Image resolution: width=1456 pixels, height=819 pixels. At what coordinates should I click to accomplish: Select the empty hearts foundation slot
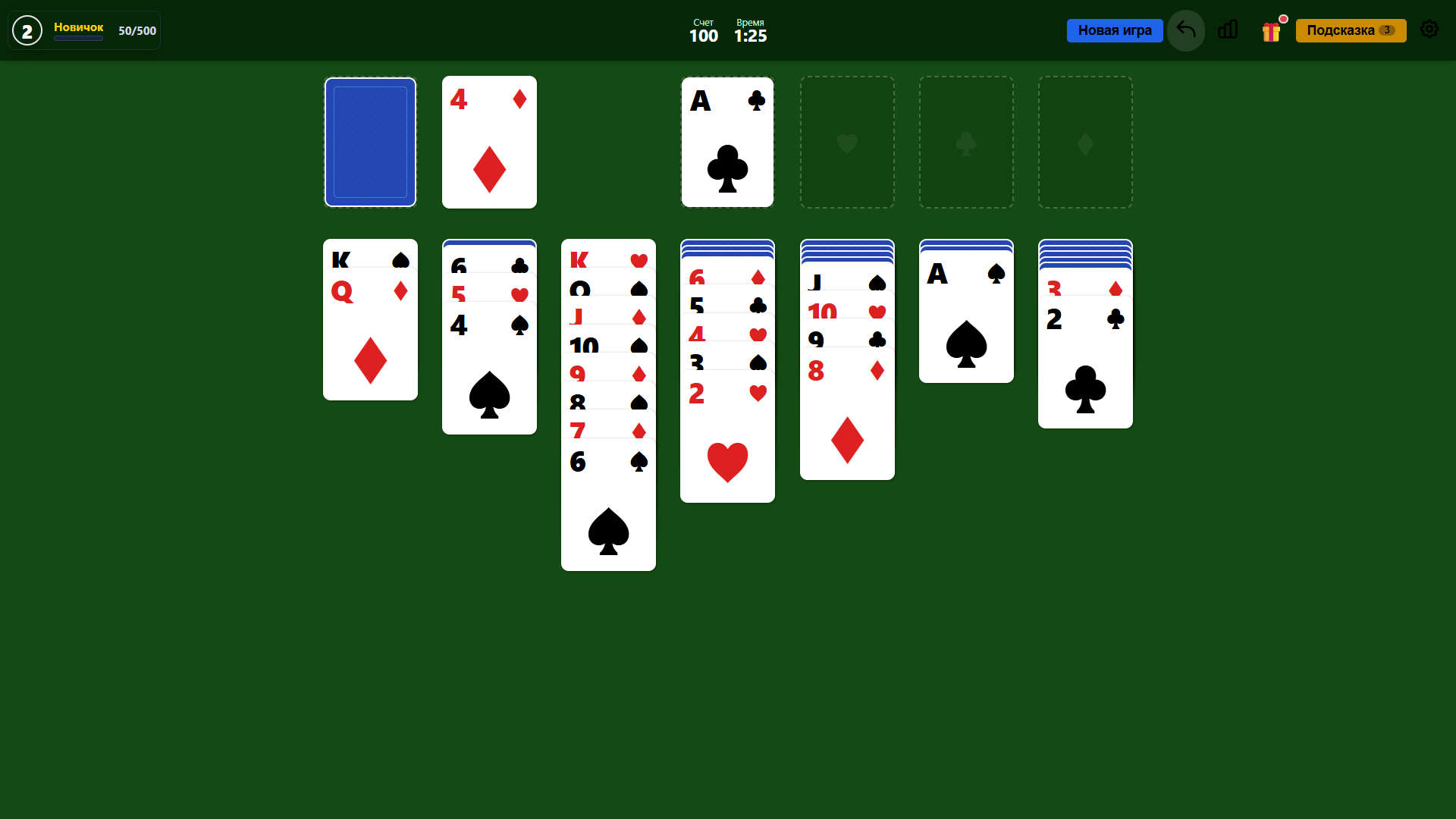847,142
